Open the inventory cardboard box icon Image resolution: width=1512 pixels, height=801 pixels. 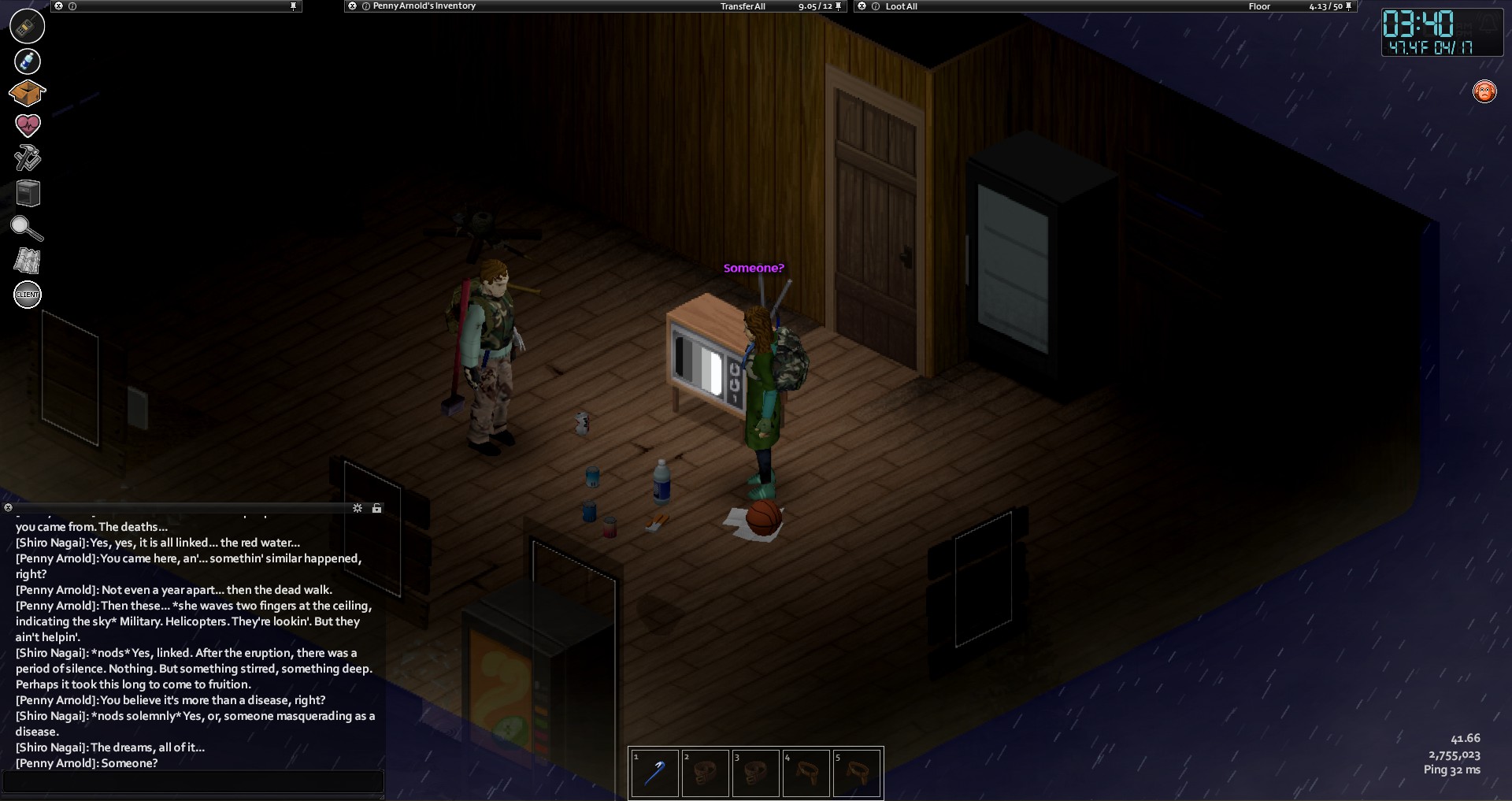coord(27,93)
